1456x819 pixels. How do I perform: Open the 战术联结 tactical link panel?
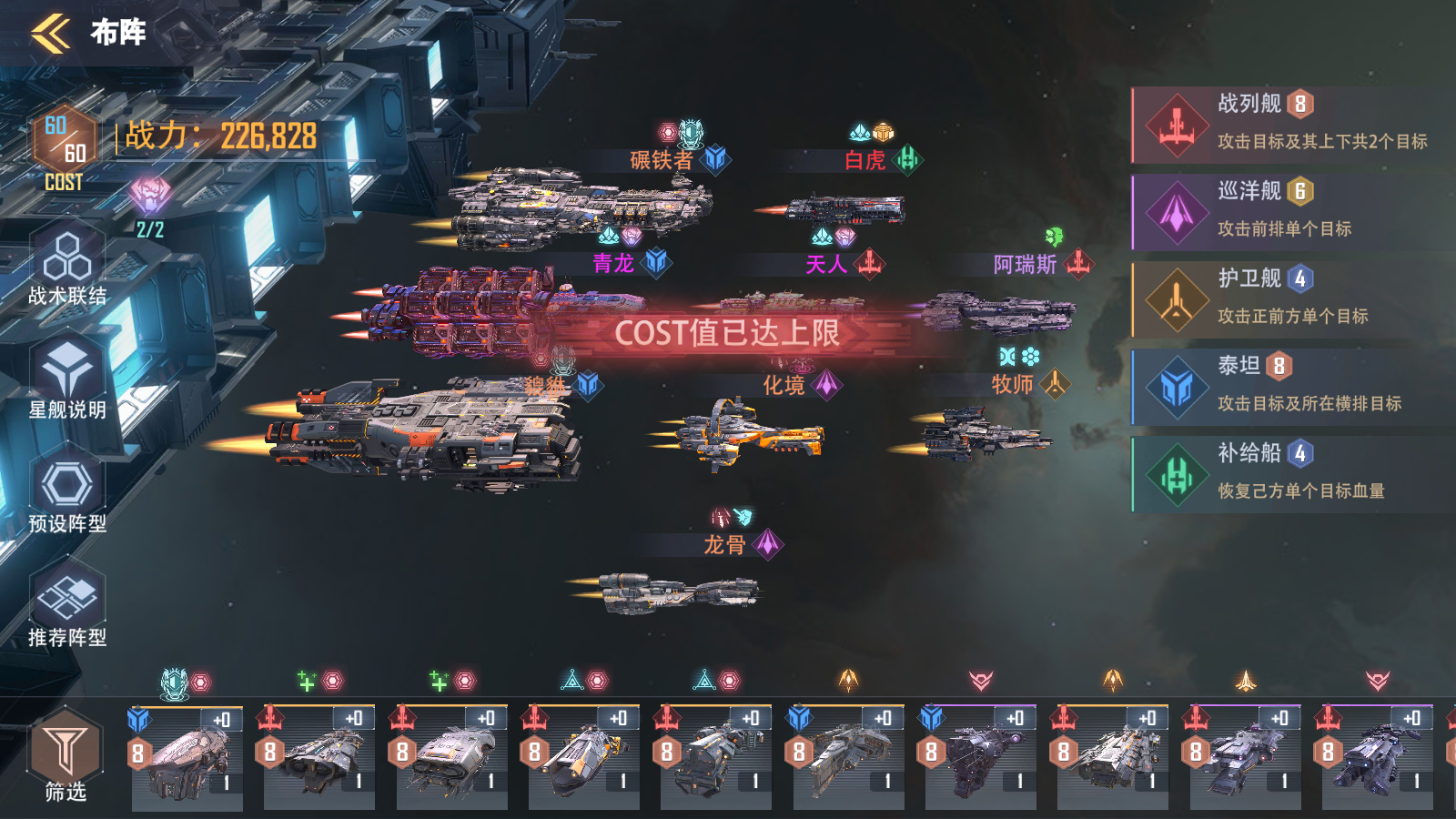point(67,268)
